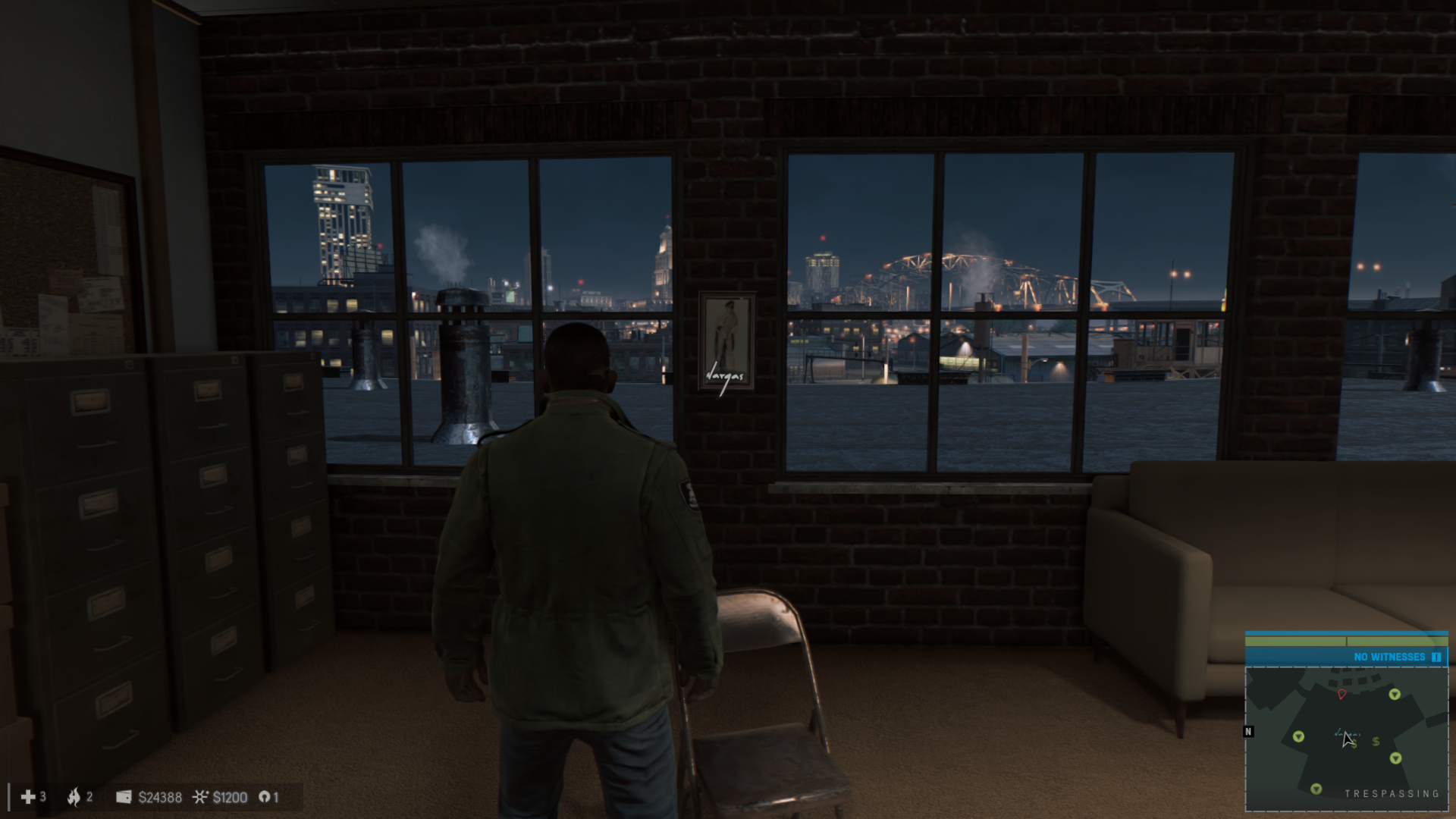Click the exclamation alert icon beside NO WITNESSES

tap(1436, 657)
